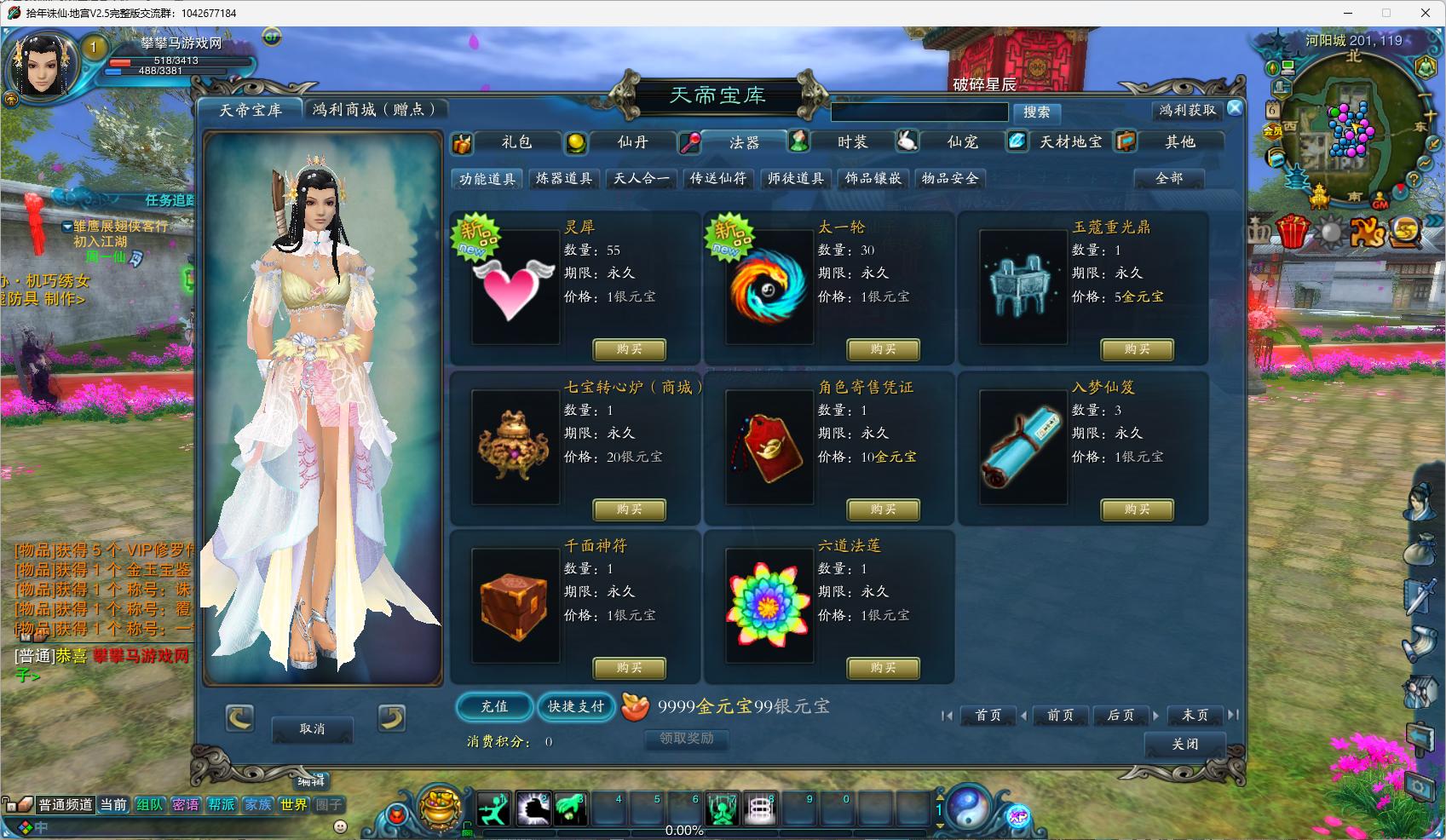Select the 传送仙符 subcategory
This screenshot has height=840, width=1446.
(718, 178)
